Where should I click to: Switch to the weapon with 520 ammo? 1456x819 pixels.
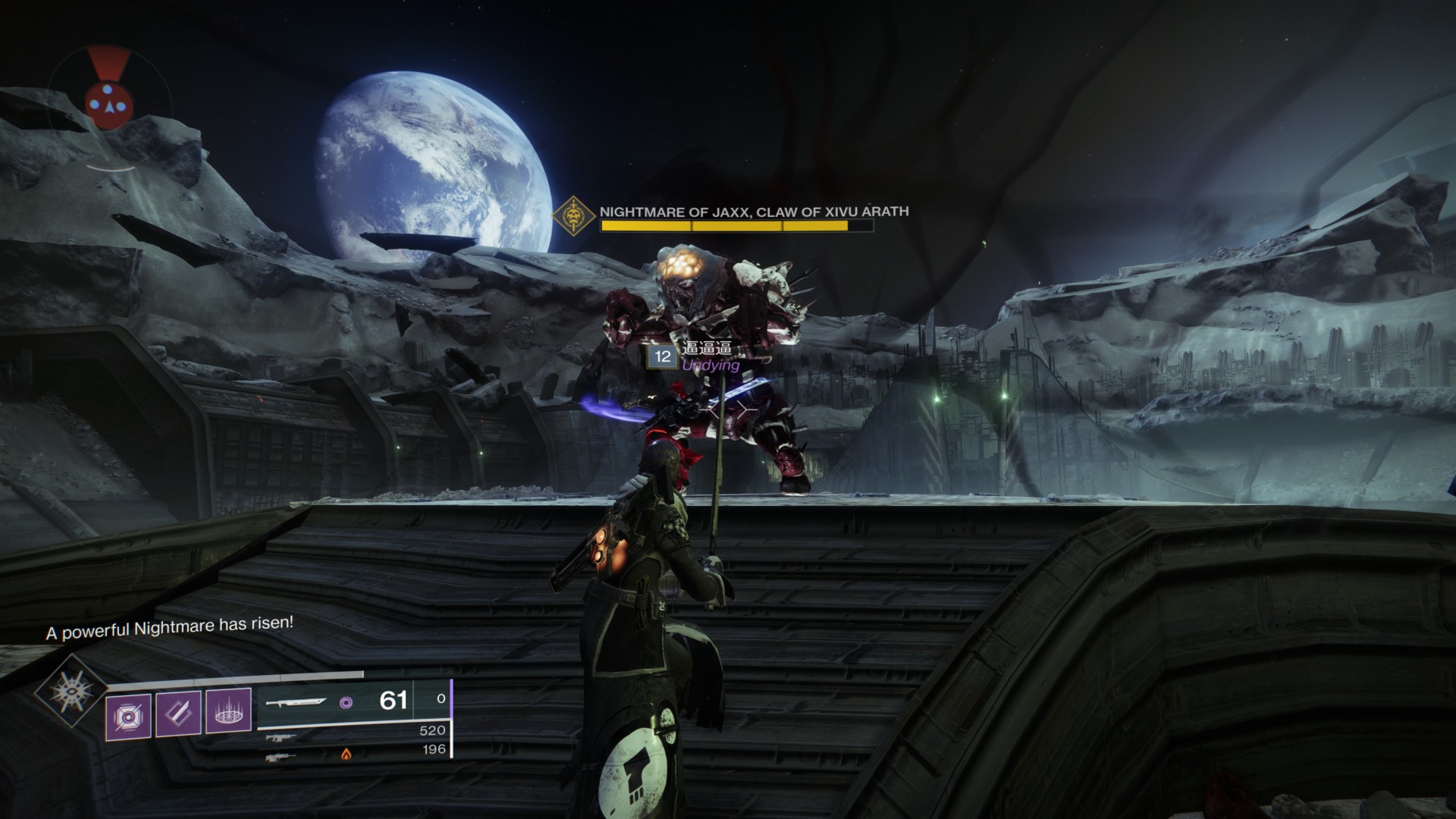pyautogui.click(x=278, y=736)
